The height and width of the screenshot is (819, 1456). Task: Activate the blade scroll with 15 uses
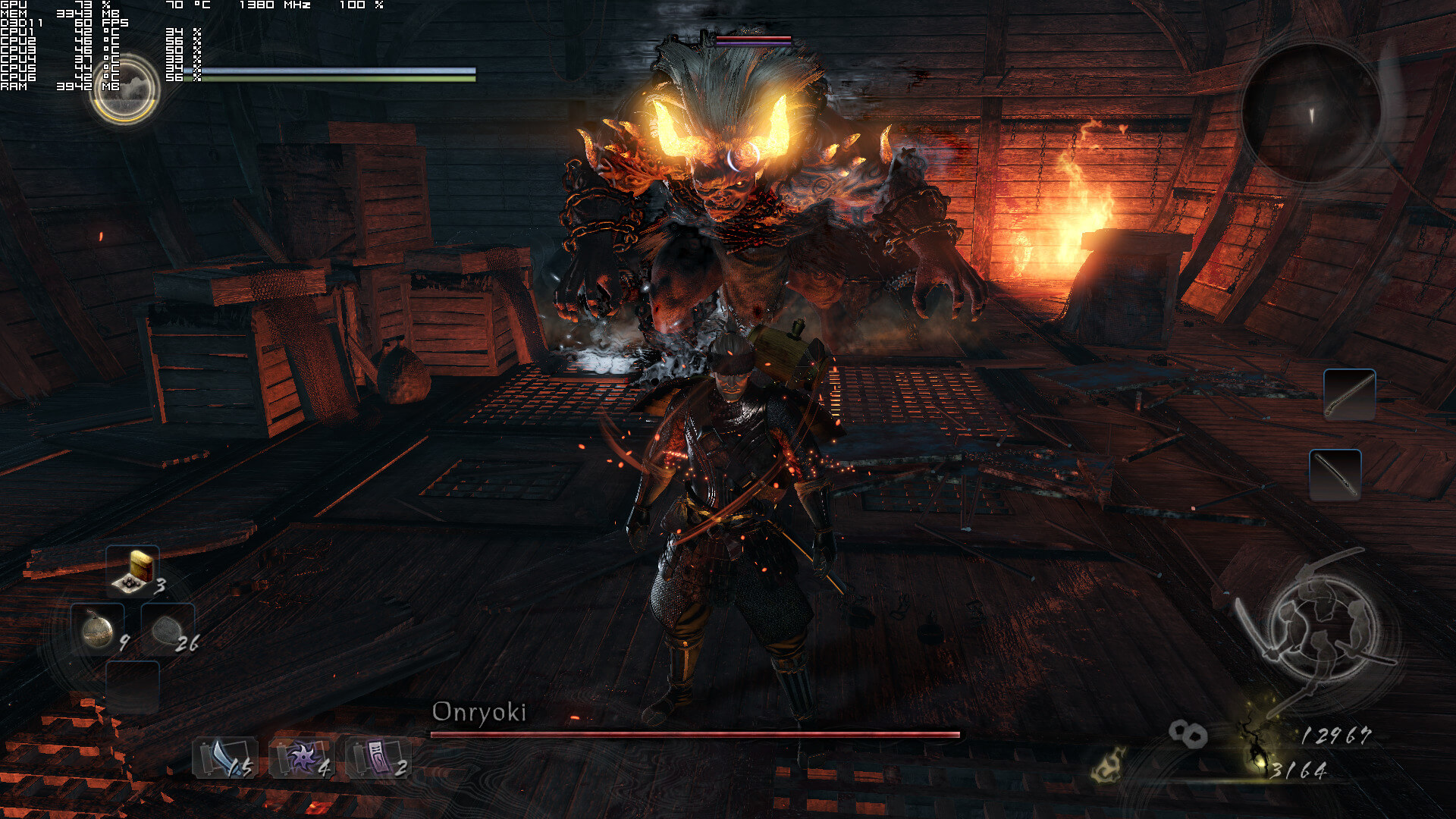(225, 758)
